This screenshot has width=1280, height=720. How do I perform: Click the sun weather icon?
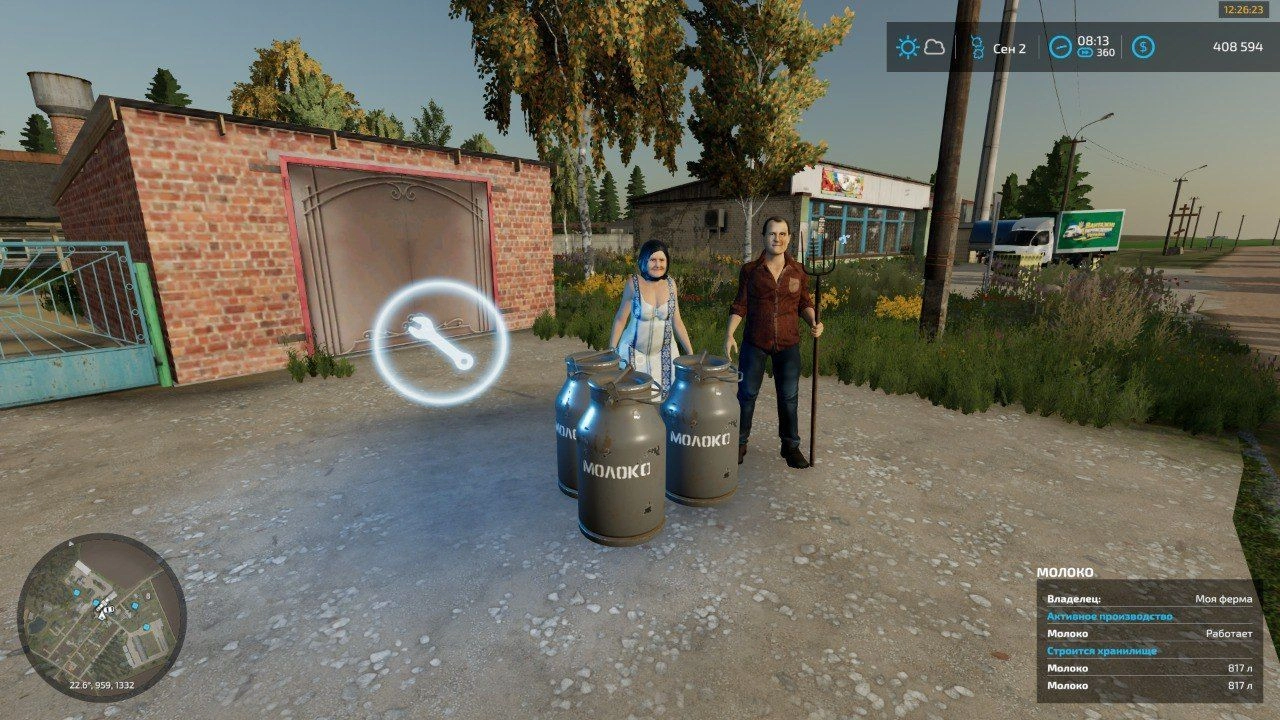click(907, 47)
